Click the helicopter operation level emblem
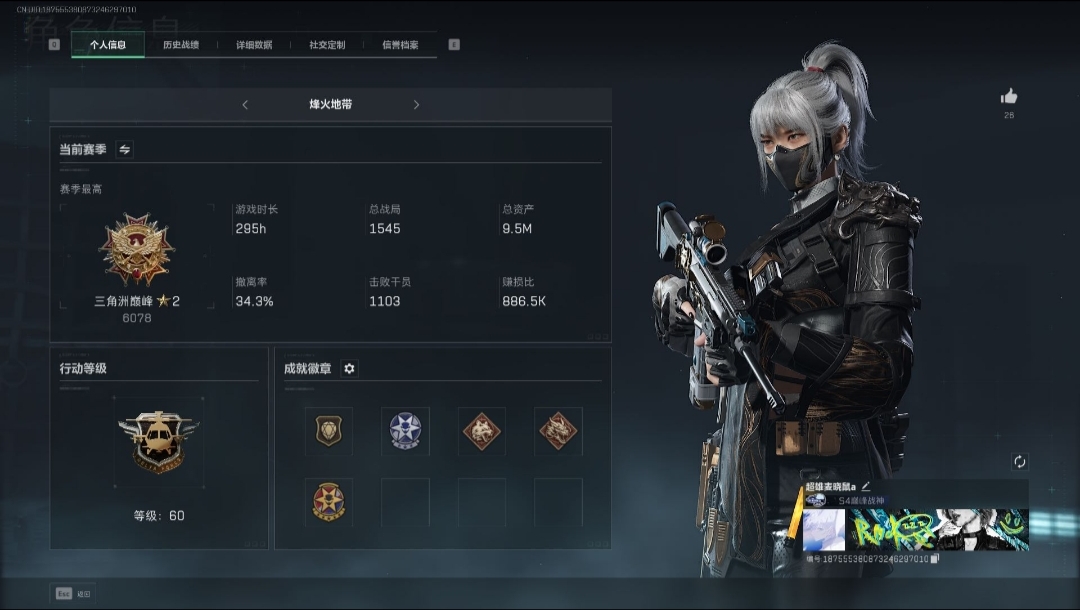This screenshot has width=1080, height=610. 160,441
